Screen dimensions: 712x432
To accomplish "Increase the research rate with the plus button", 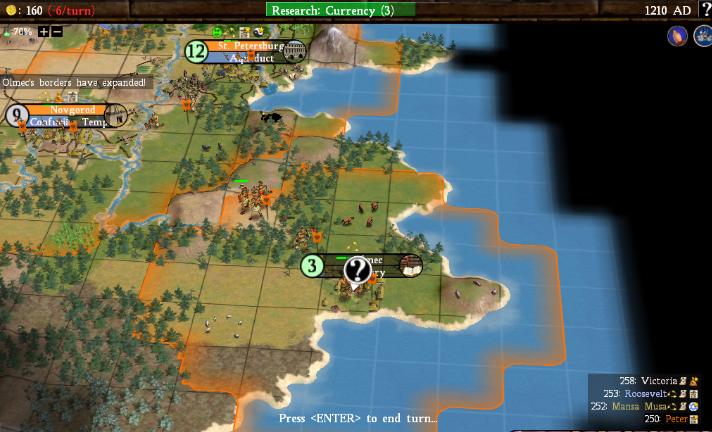I will click(x=43, y=31).
